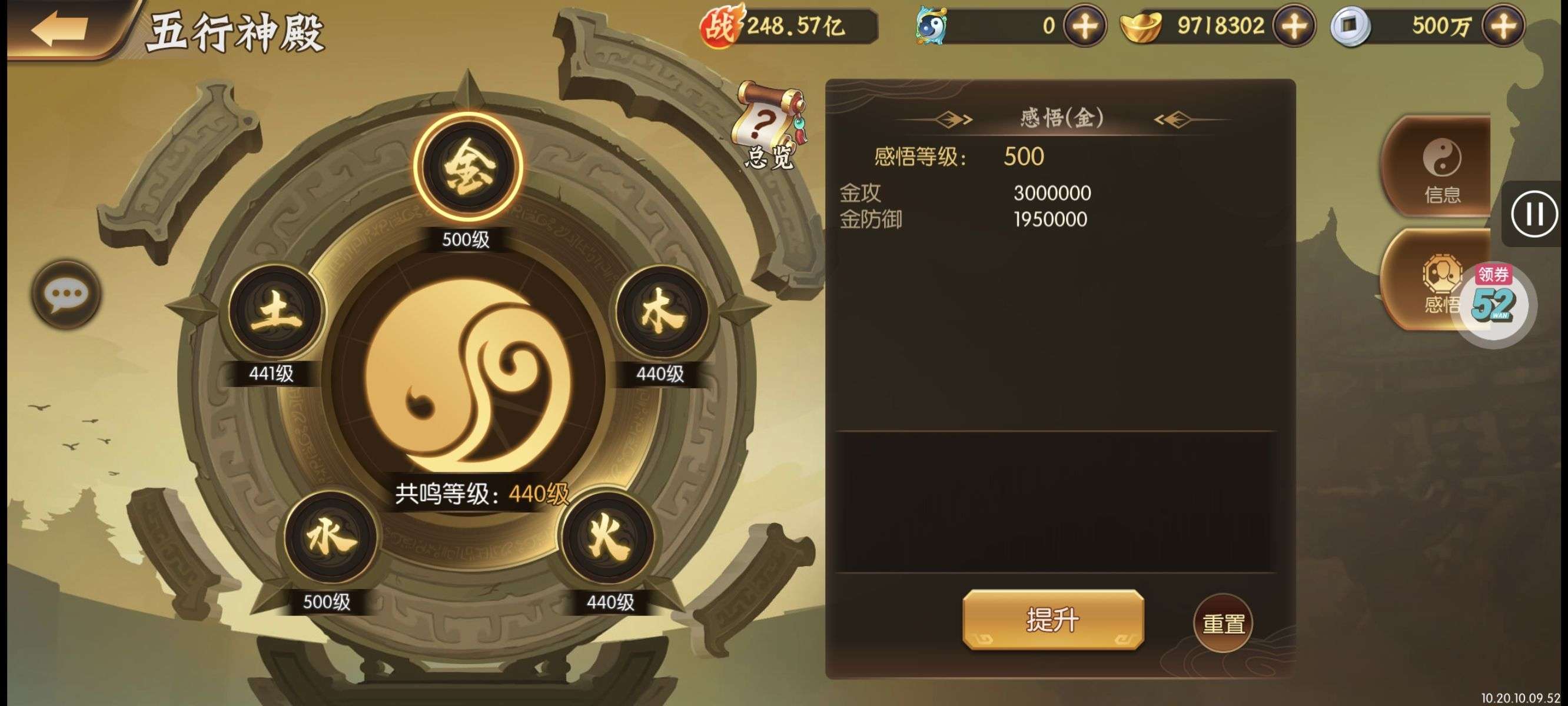This screenshot has width=1568, height=706.
Task: Add more yin-yang fish currency
Action: coord(1084,26)
